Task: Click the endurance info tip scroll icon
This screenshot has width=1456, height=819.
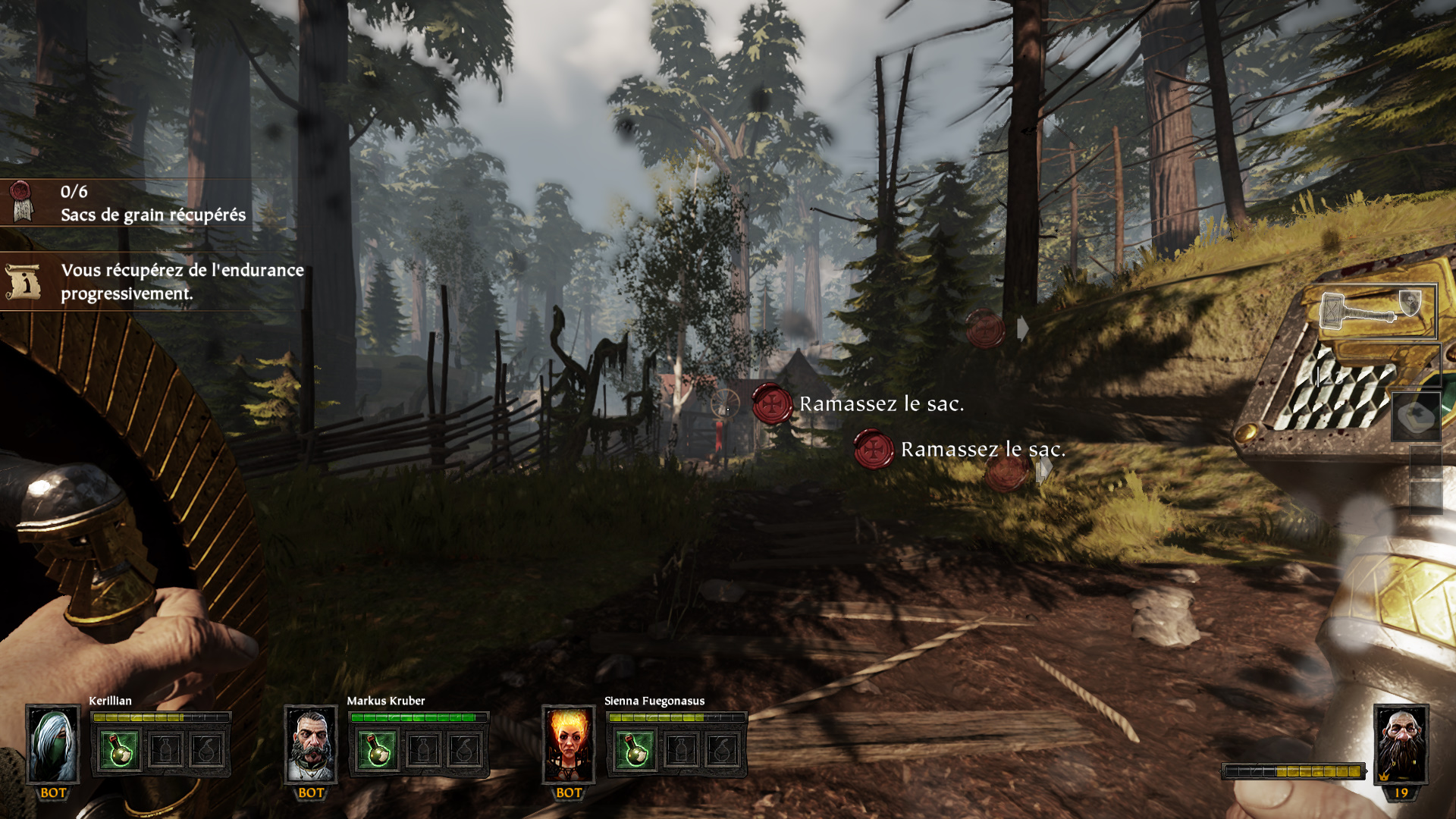Action: coord(23,282)
